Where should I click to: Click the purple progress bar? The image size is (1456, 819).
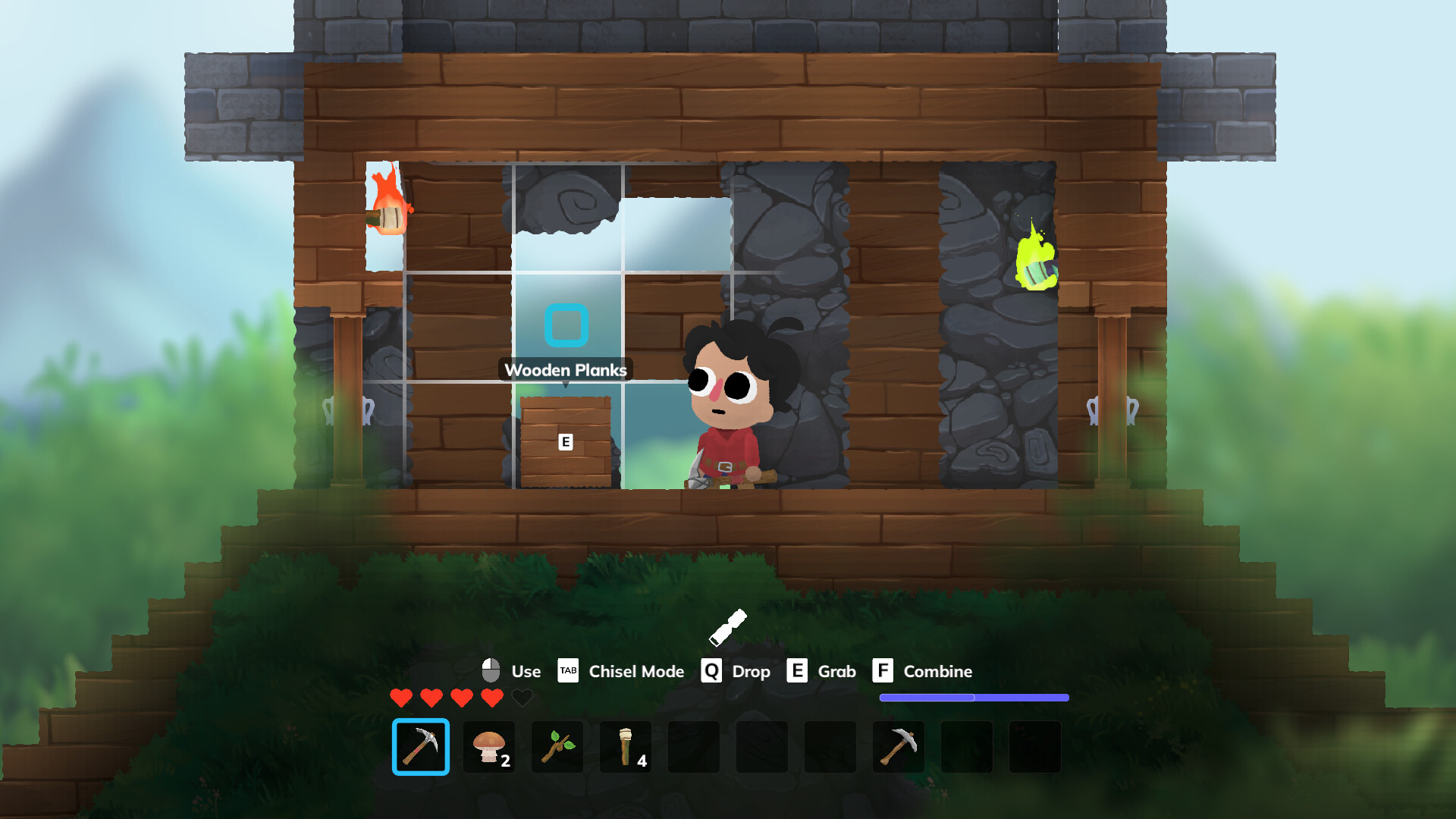click(x=973, y=697)
